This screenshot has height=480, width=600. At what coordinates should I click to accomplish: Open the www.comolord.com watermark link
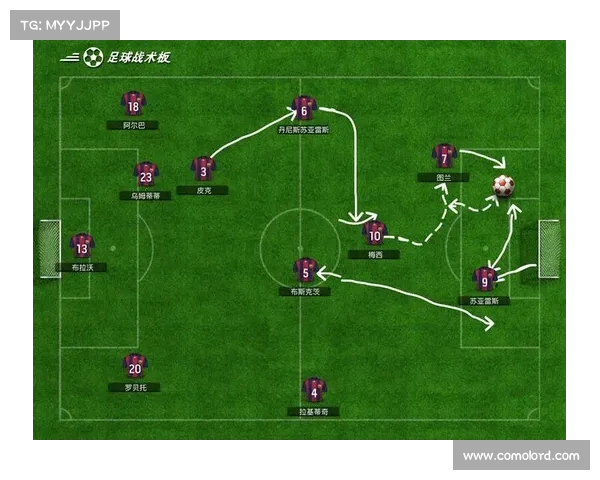pyautogui.click(x=521, y=456)
